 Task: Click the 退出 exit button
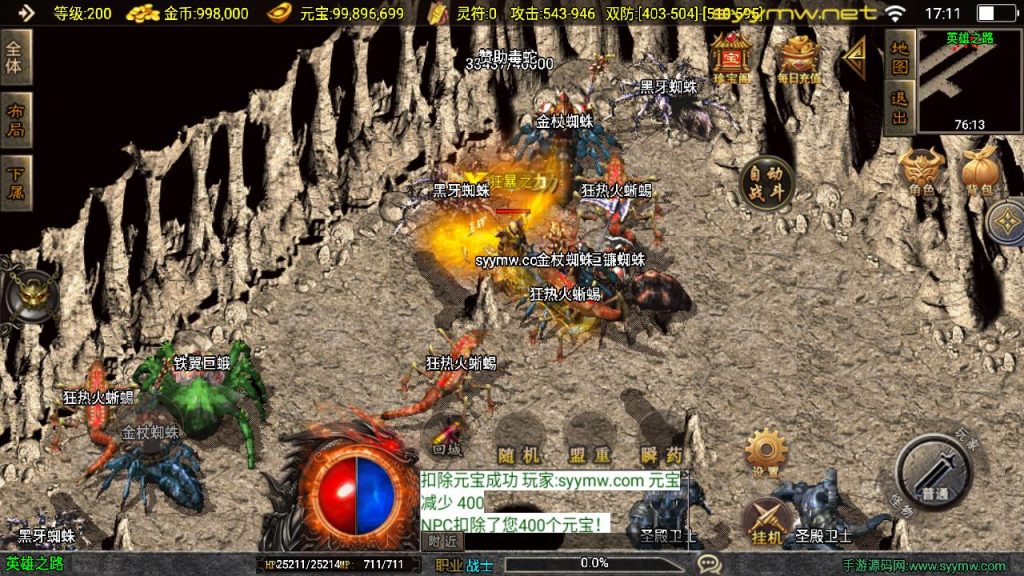[x=900, y=109]
